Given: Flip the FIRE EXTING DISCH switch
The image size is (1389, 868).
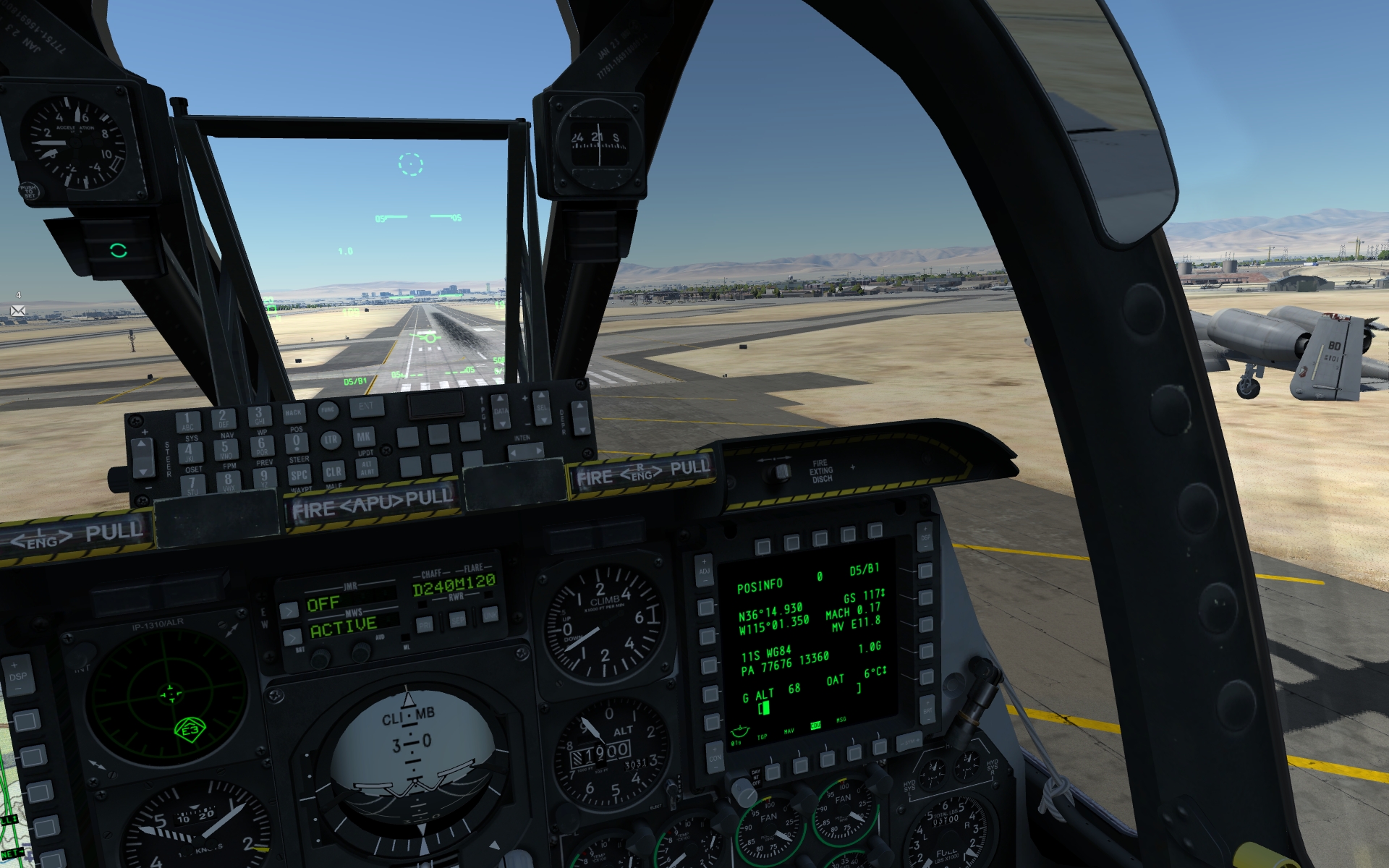Looking at the screenshot, I should point(783,472).
